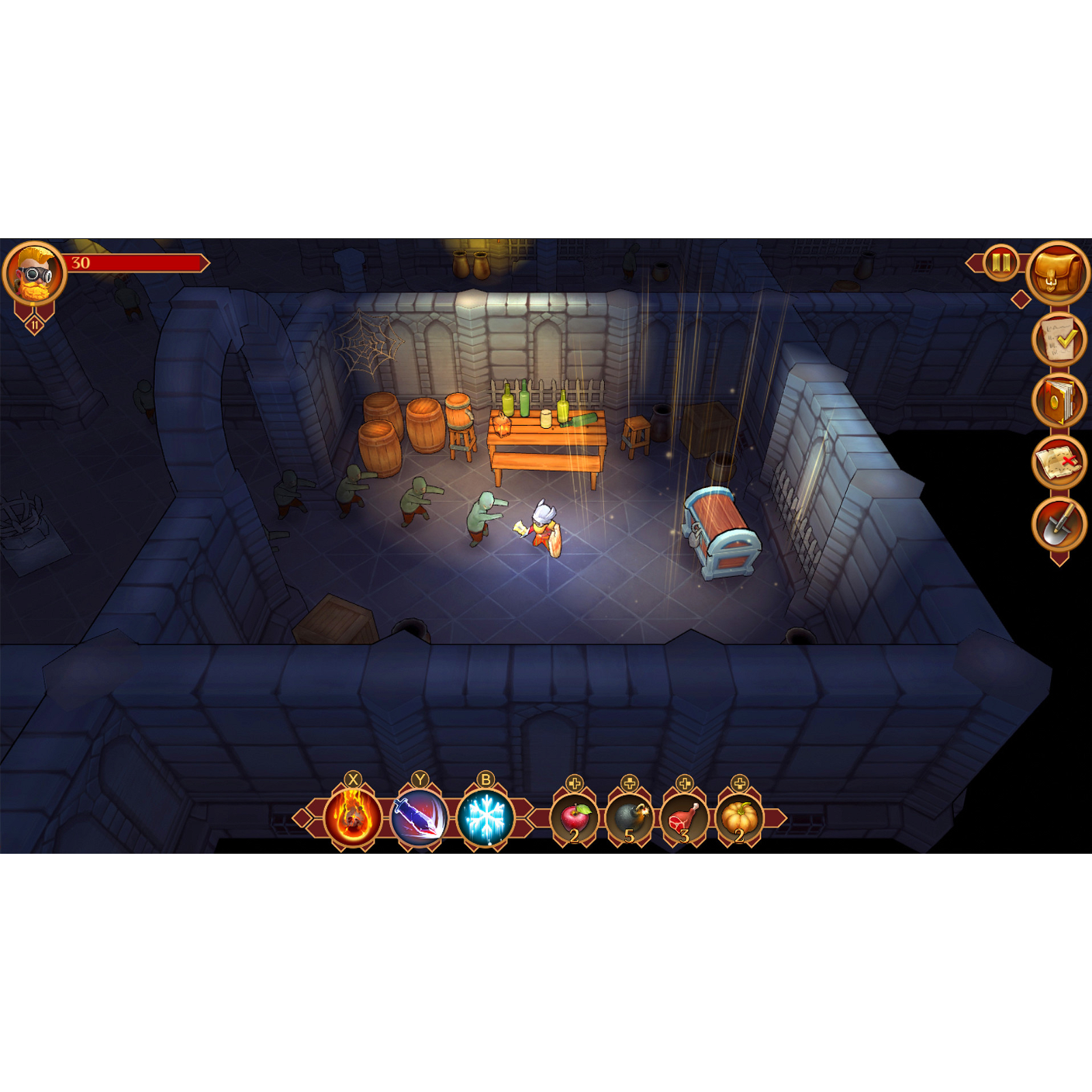Use the pumpkin item
This screenshot has height=1092, width=1092.
pyautogui.click(x=738, y=822)
